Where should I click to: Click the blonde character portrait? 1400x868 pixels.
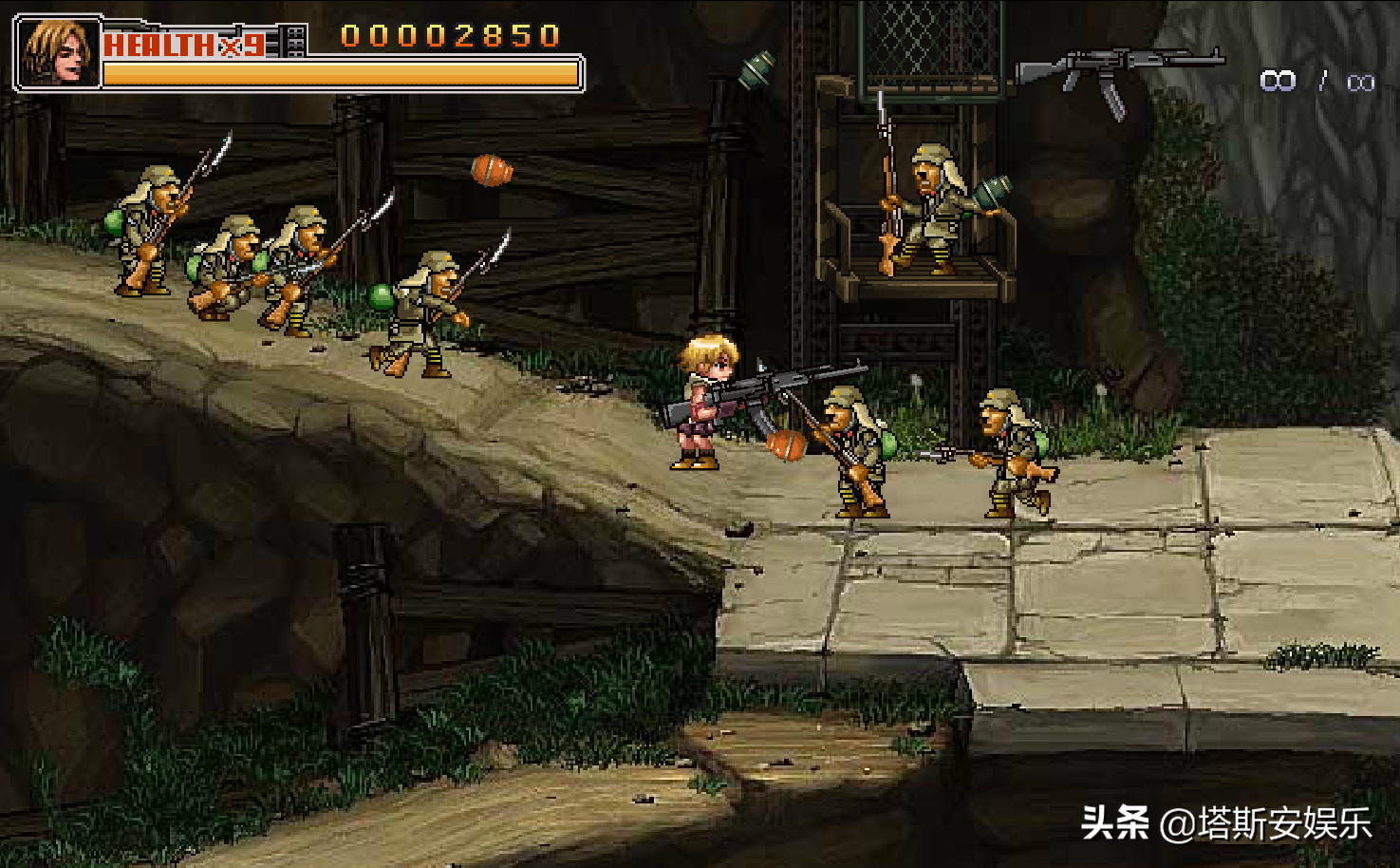click(x=58, y=53)
